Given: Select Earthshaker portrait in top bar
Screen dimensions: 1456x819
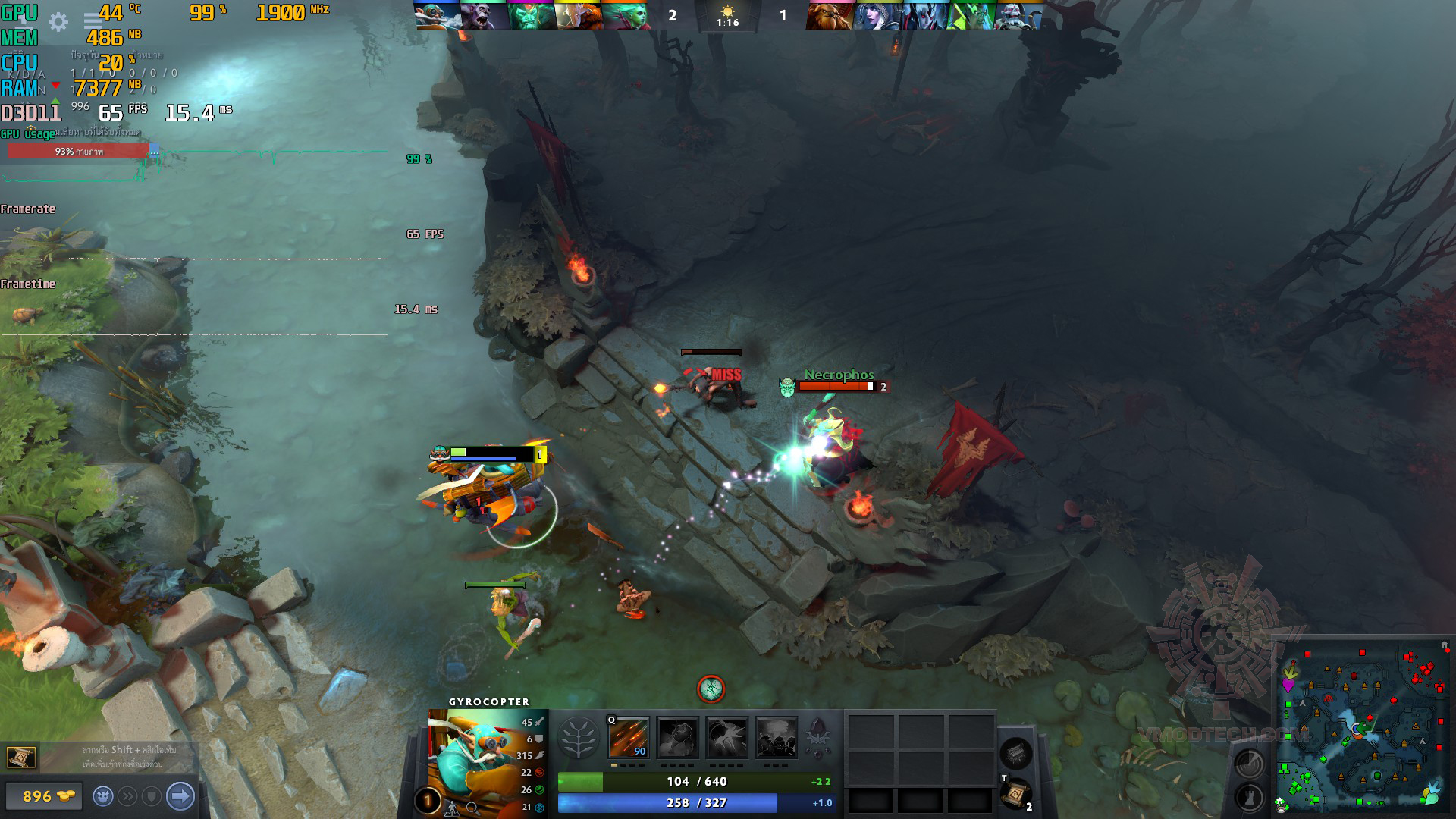Looking at the screenshot, I should pos(829,15).
